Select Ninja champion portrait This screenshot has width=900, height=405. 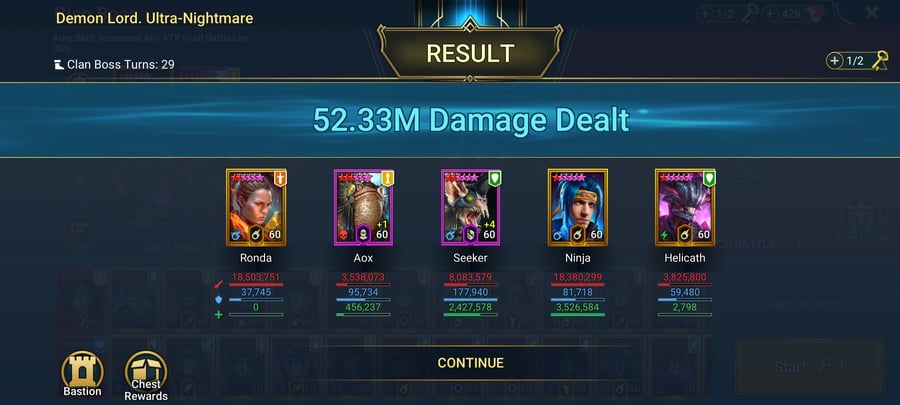pos(578,207)
